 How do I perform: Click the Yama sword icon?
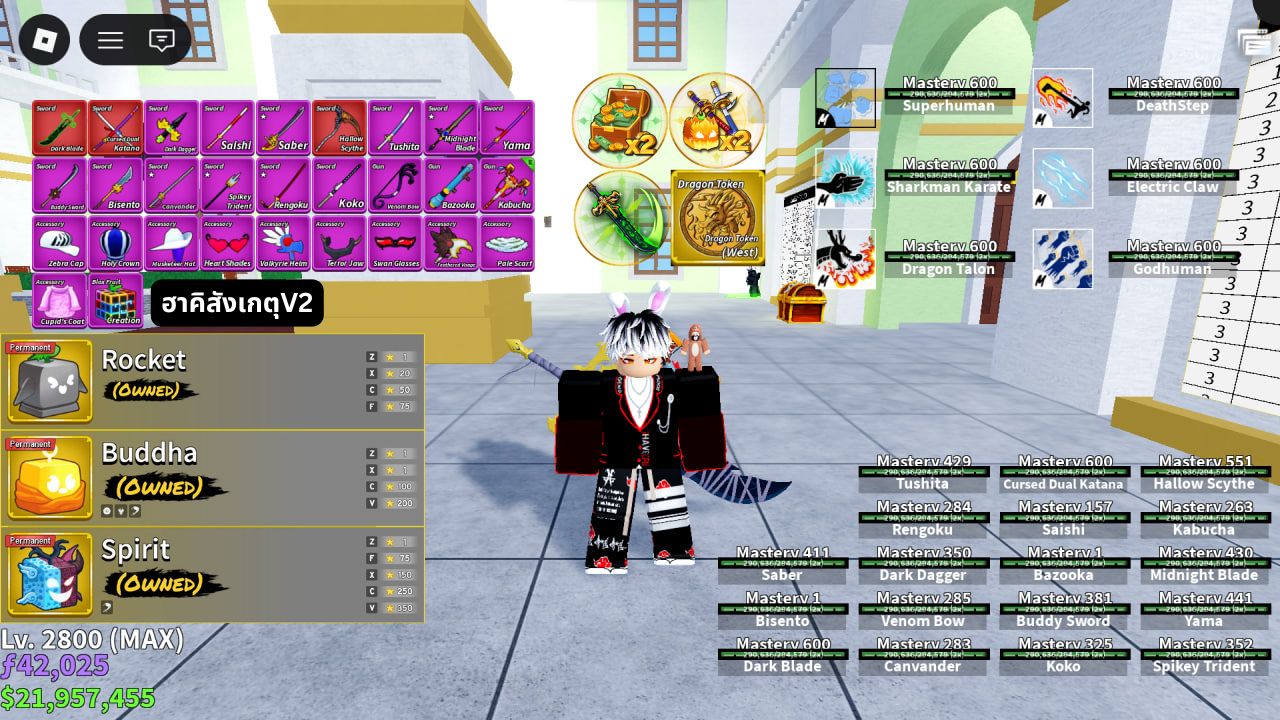pyautogui.click(x=510, y=125)
